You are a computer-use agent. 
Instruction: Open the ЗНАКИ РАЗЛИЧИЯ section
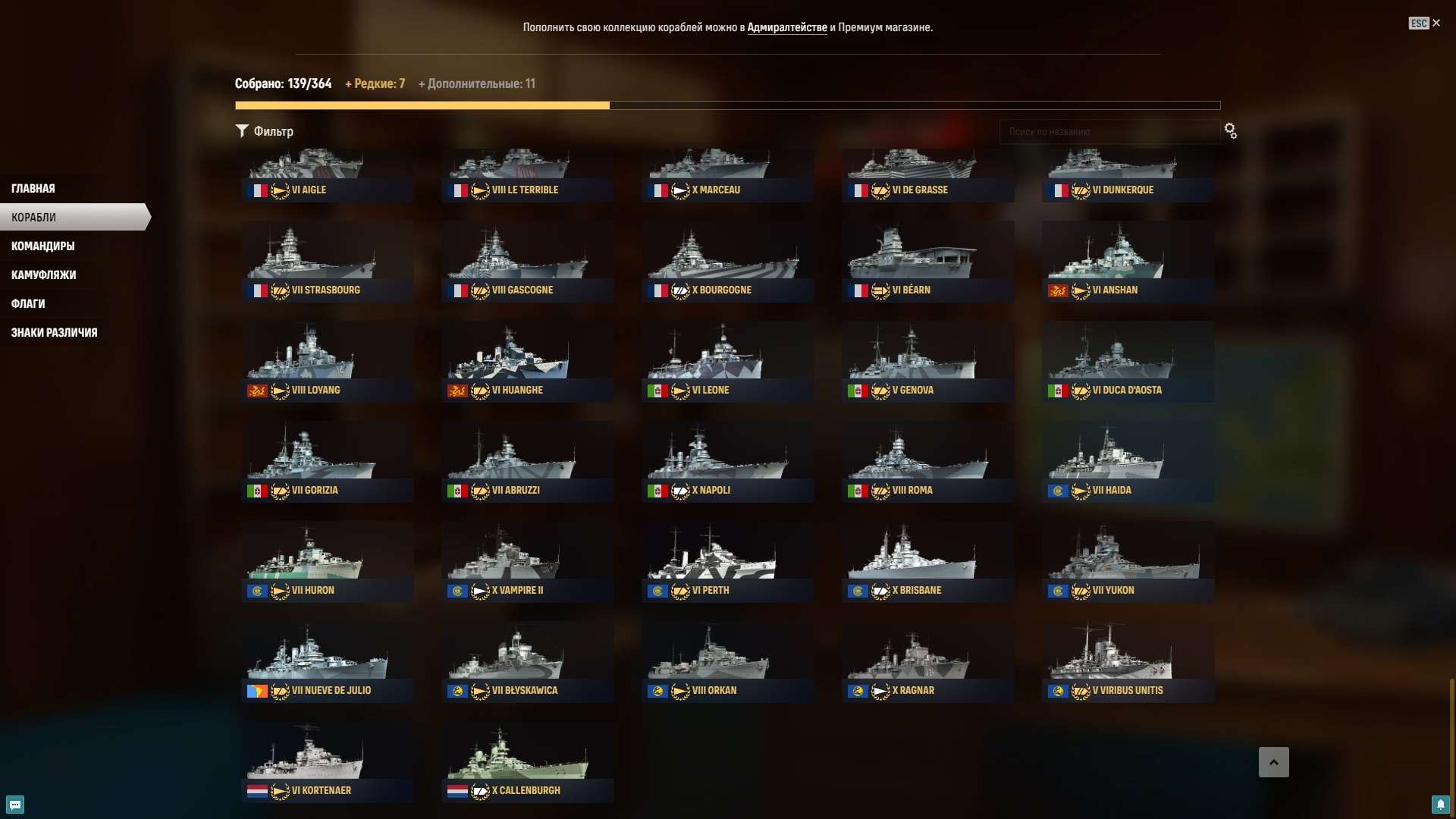(54, 332)
